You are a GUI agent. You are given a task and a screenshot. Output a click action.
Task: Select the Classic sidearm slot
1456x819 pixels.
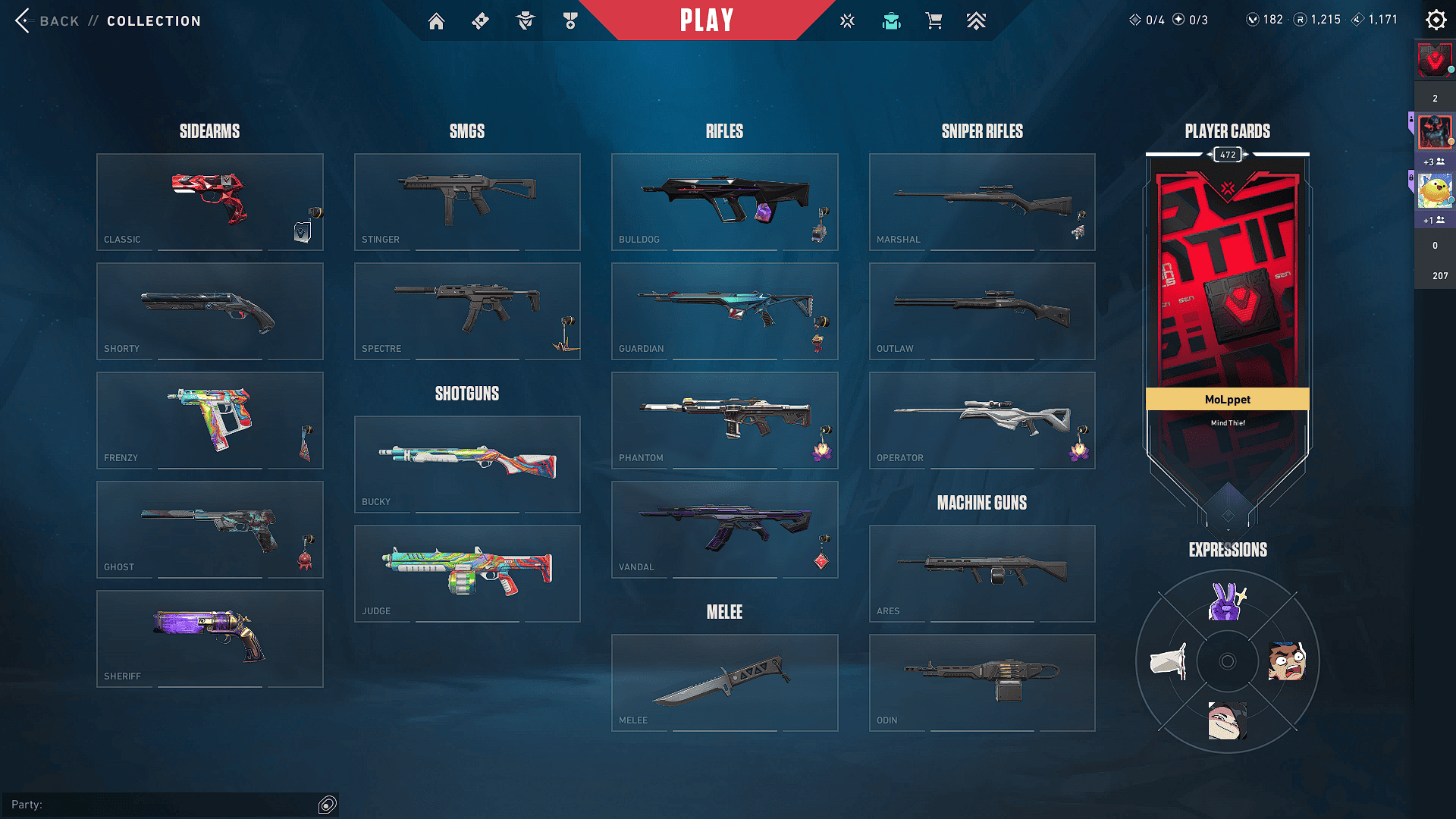209,202
